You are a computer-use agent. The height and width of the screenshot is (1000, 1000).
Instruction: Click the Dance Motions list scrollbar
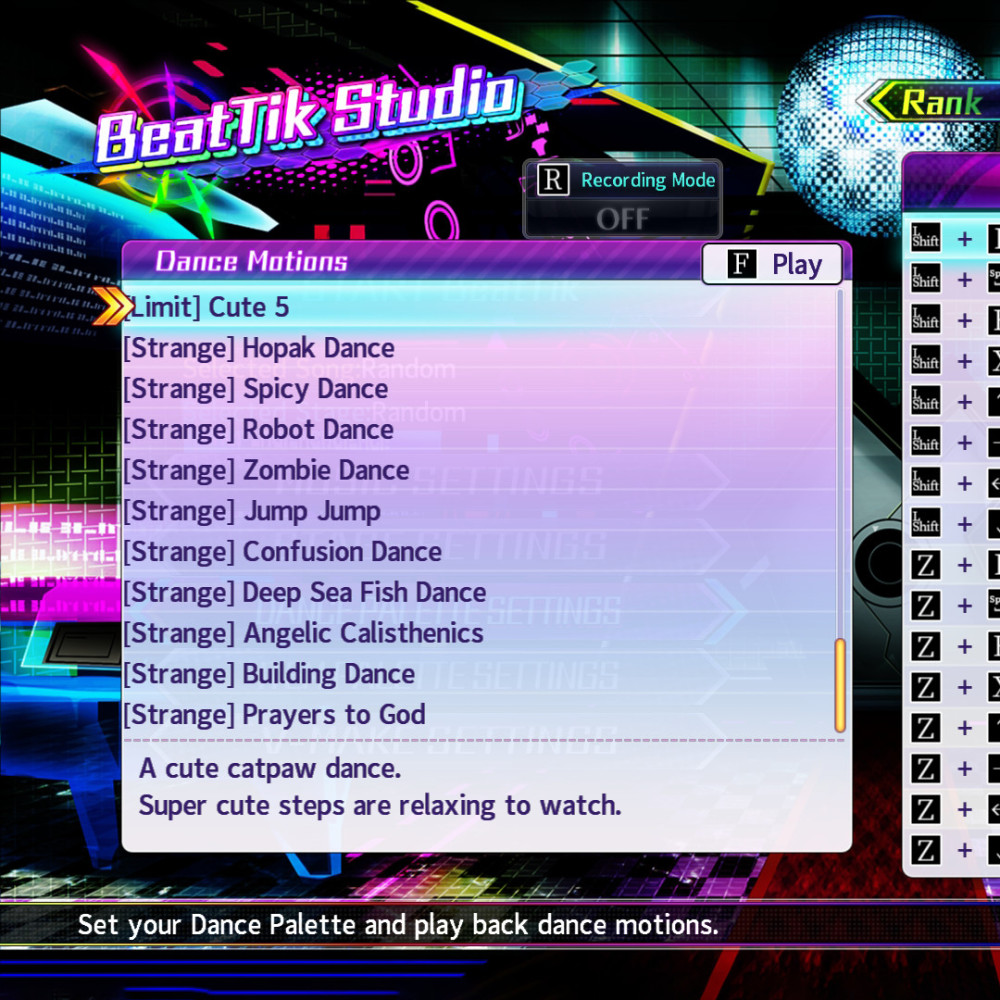coord(840,685)
